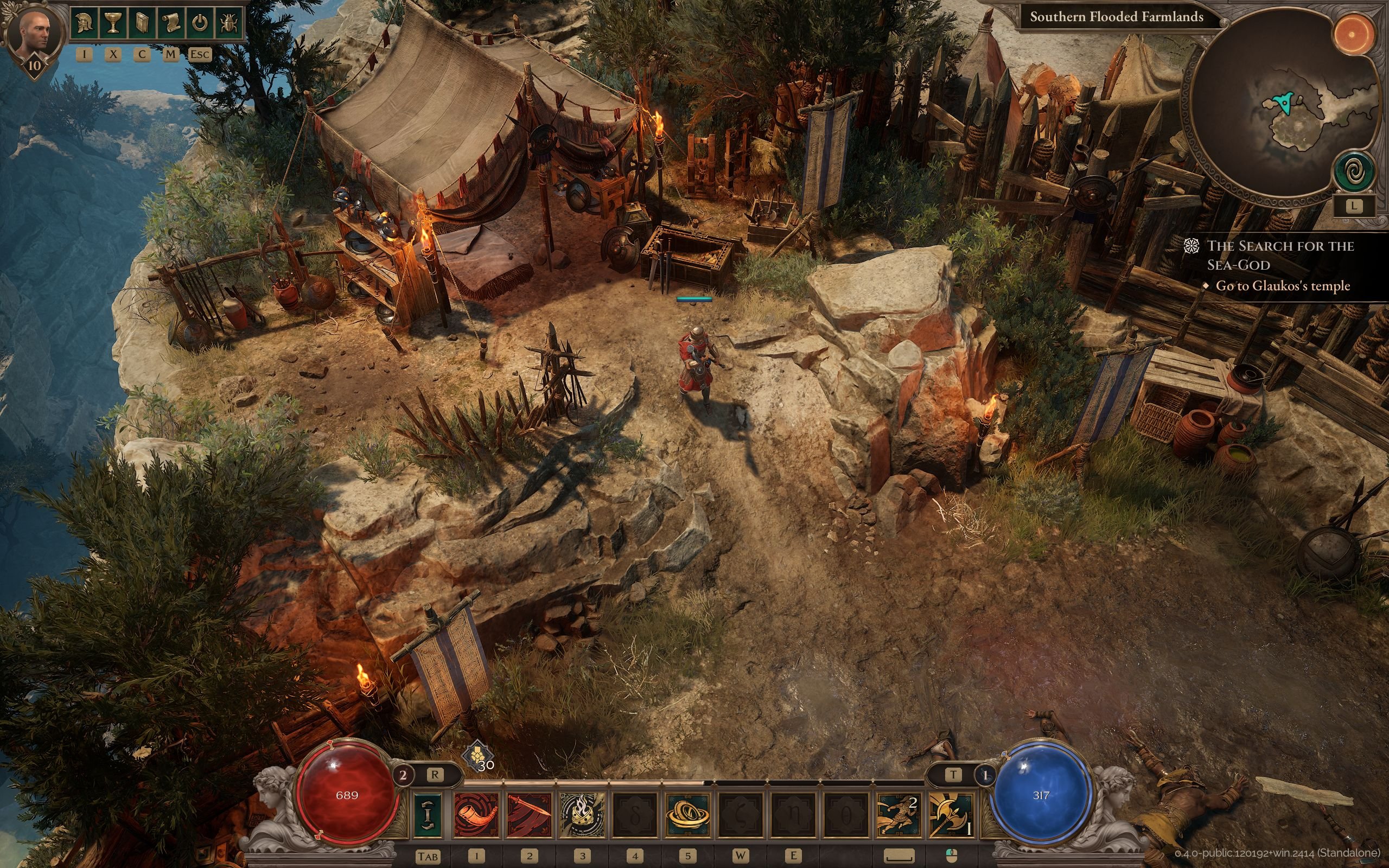
Task: Click the power symbol menu button
Action: point(199,23)
